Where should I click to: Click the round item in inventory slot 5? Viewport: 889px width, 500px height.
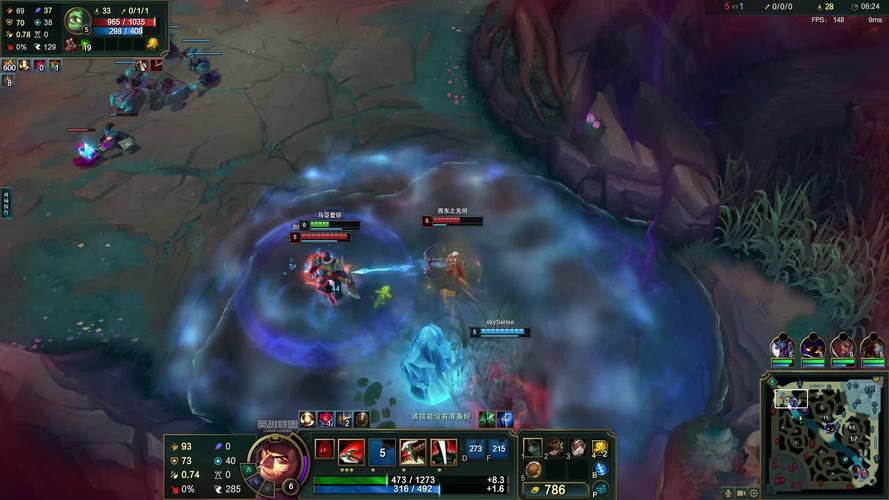coord(533,469)
